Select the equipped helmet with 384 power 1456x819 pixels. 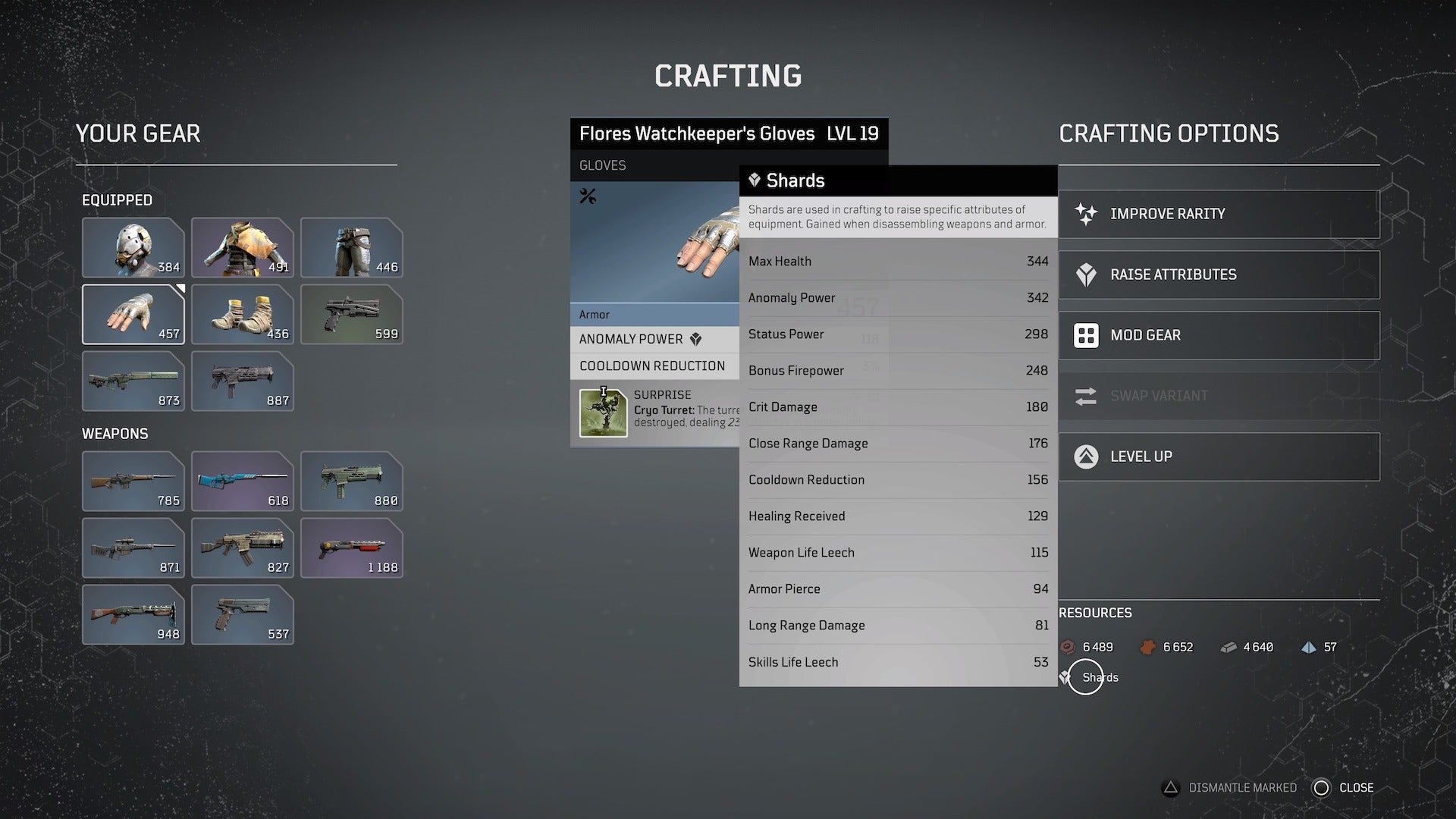coord(133,248)
